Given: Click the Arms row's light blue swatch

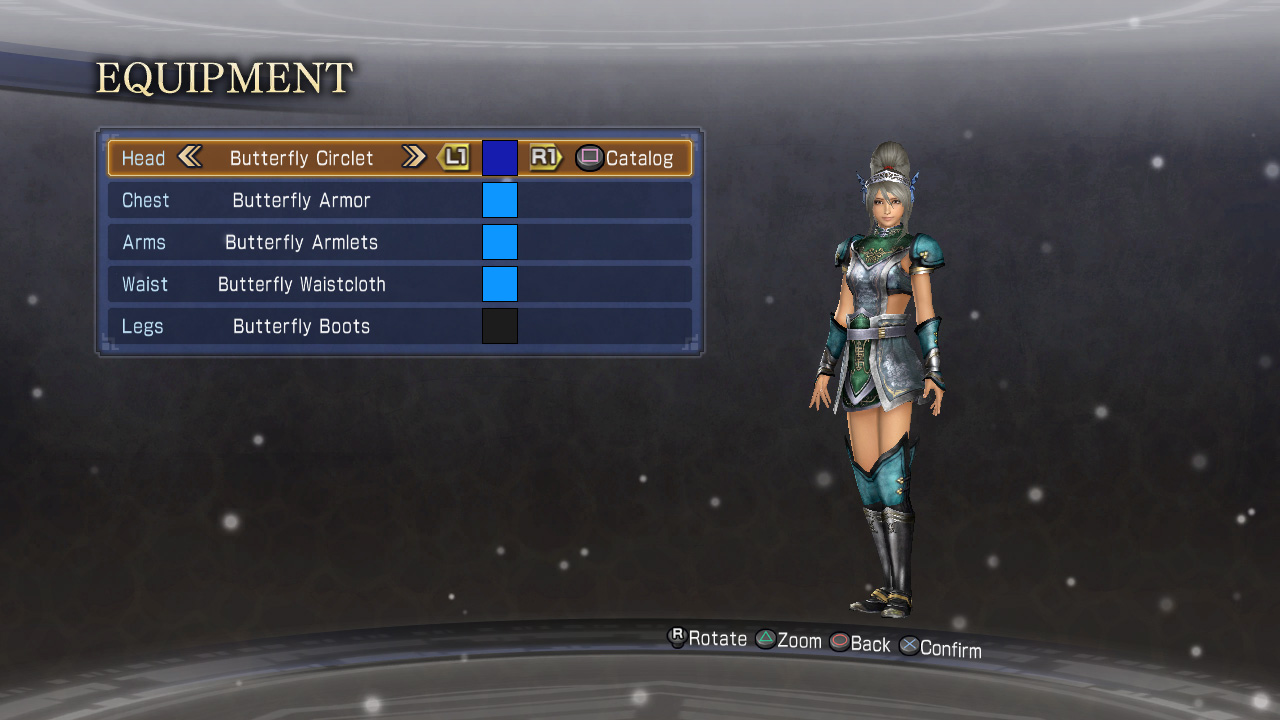Looking at the screenshot, I should (500, 242).
